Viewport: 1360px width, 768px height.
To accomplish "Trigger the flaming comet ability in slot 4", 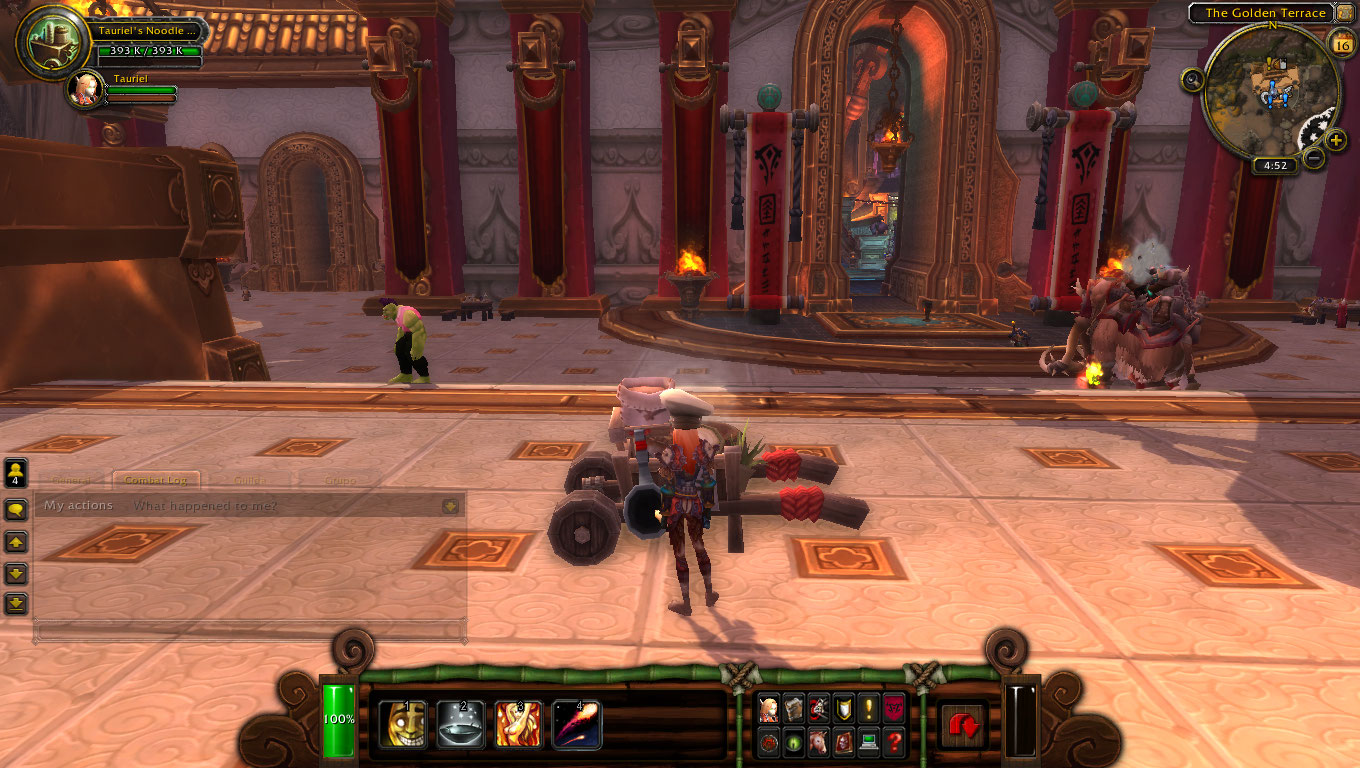I will point(576,724).
